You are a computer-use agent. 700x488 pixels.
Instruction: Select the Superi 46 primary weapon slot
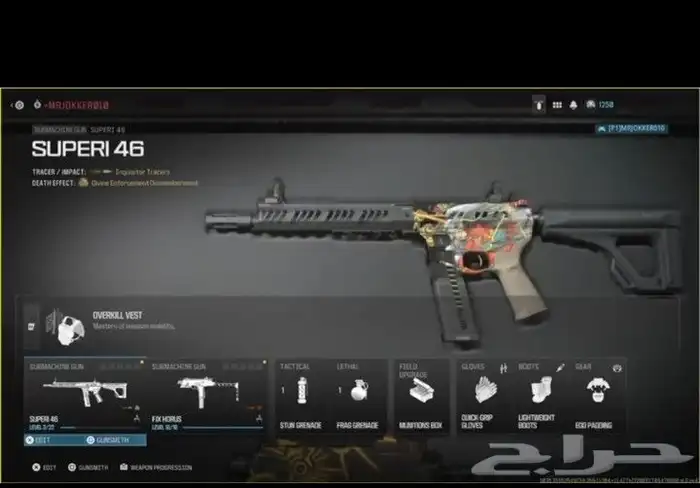click(x=85, y=394)
